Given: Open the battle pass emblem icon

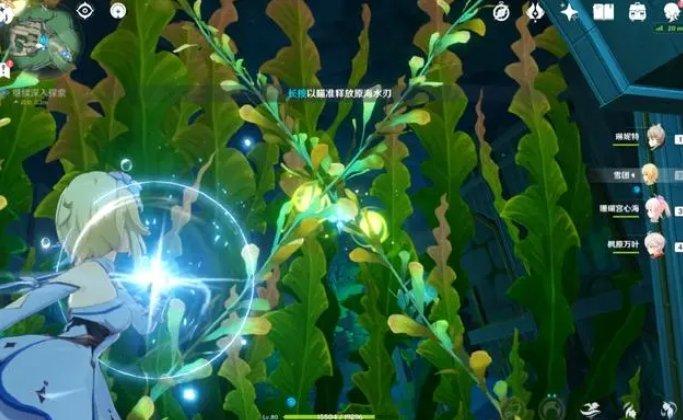Looking at the screenshot, I should click(534, 12).
